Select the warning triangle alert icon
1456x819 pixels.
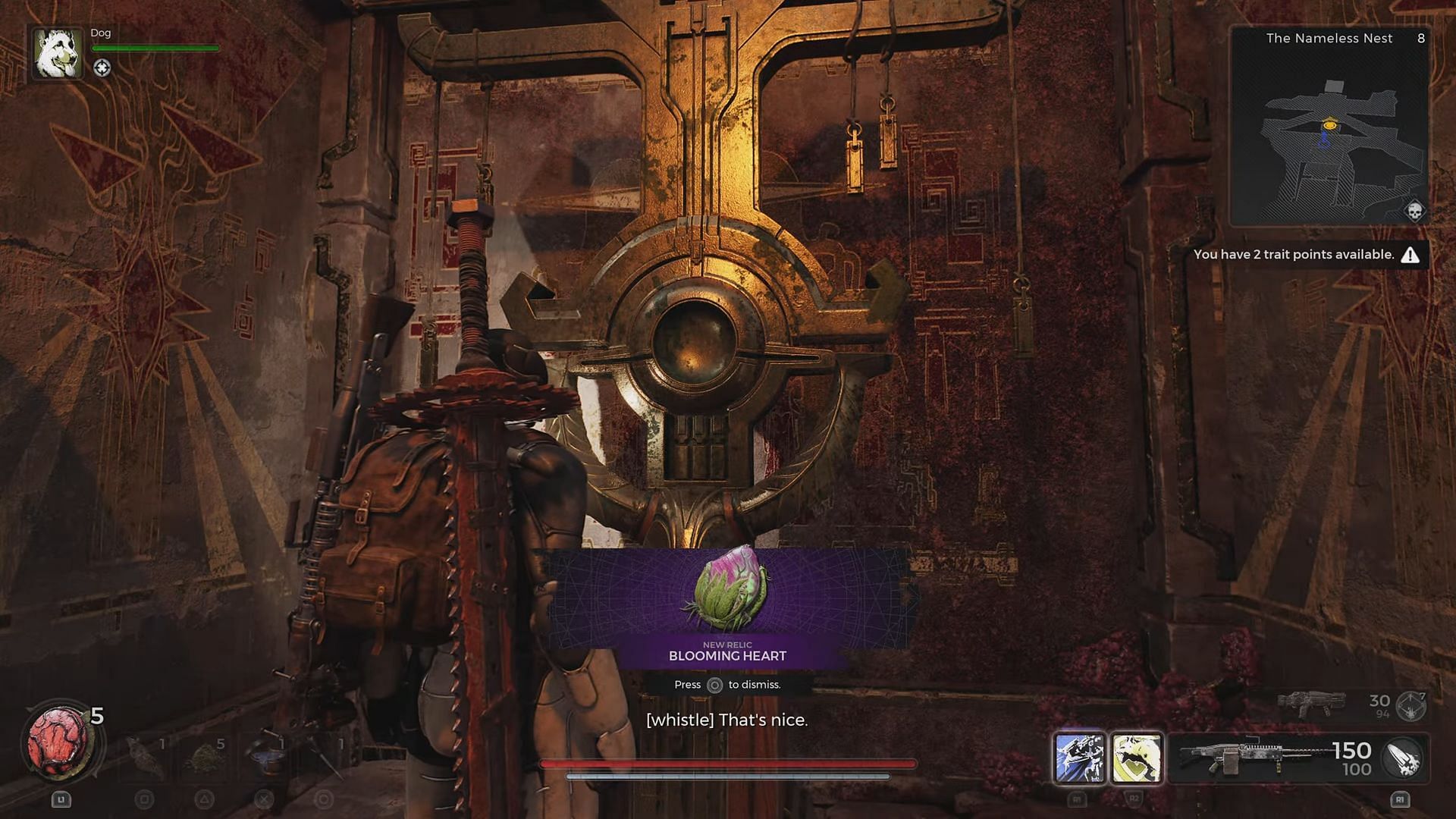click(x=1410, y=255)
